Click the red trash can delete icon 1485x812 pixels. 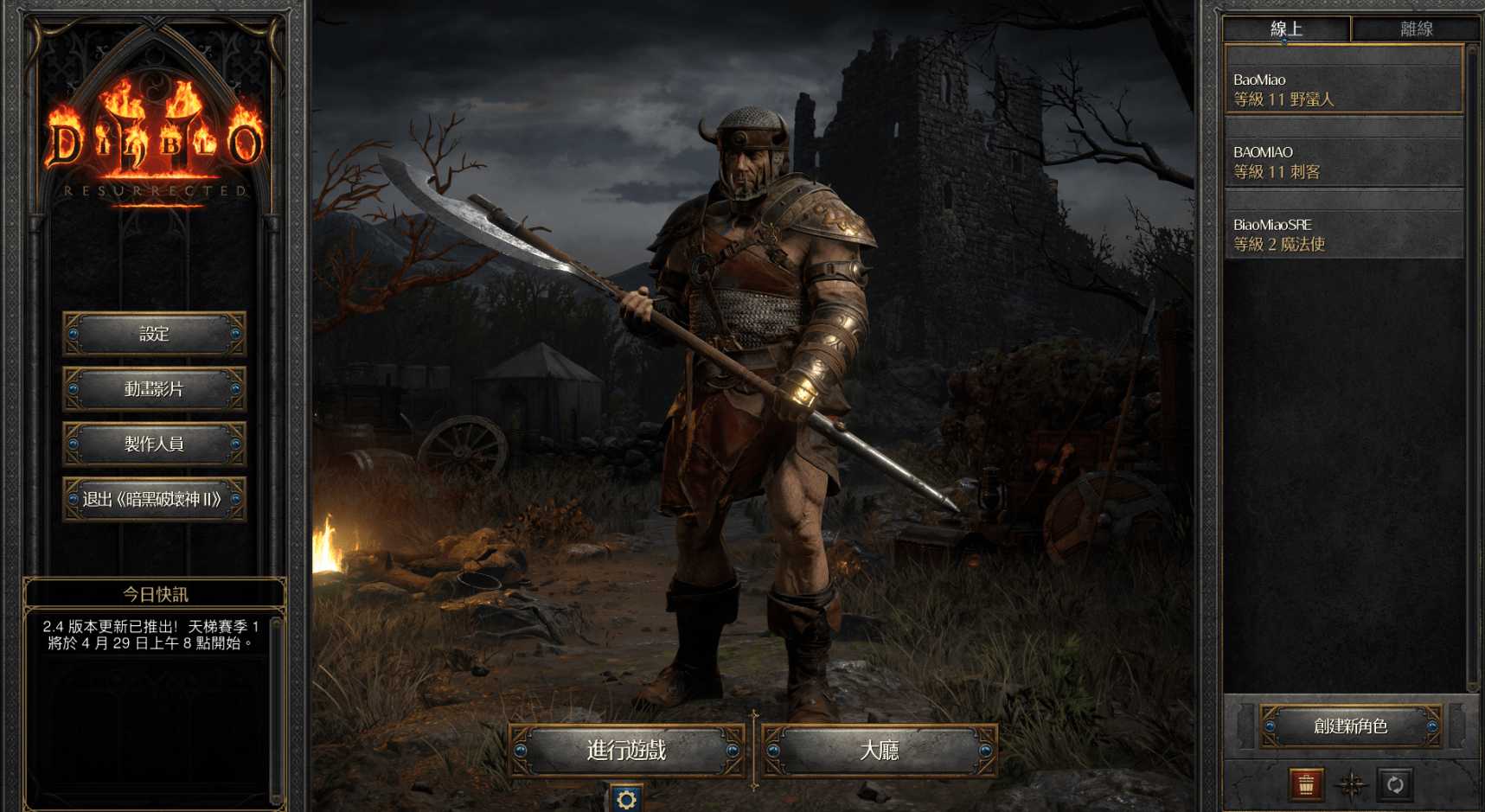(1306, 784)
